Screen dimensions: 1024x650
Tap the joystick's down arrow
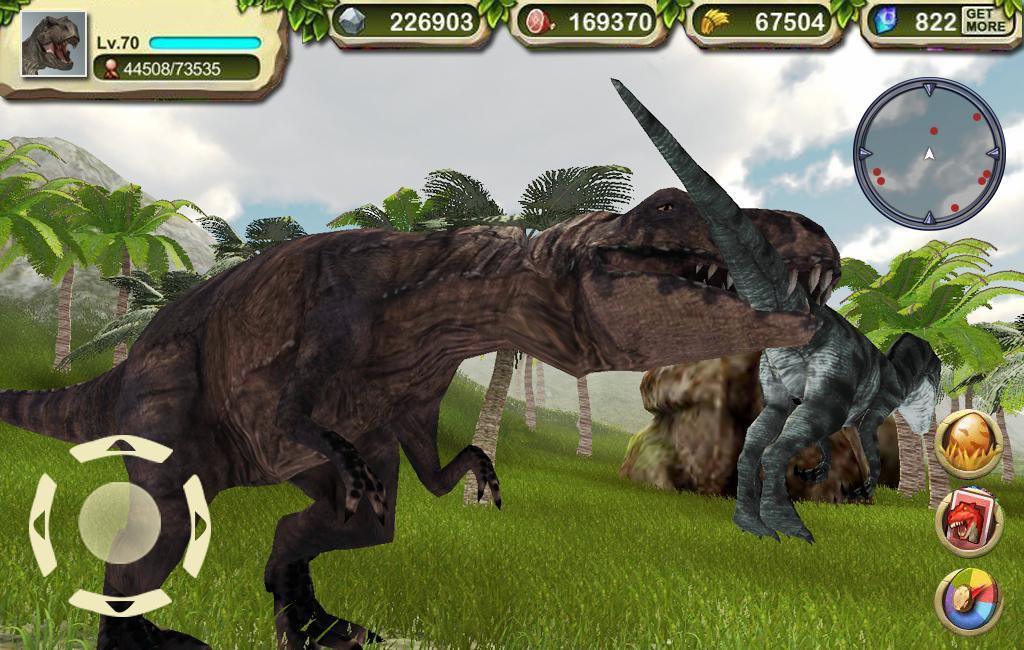point(120,601)
